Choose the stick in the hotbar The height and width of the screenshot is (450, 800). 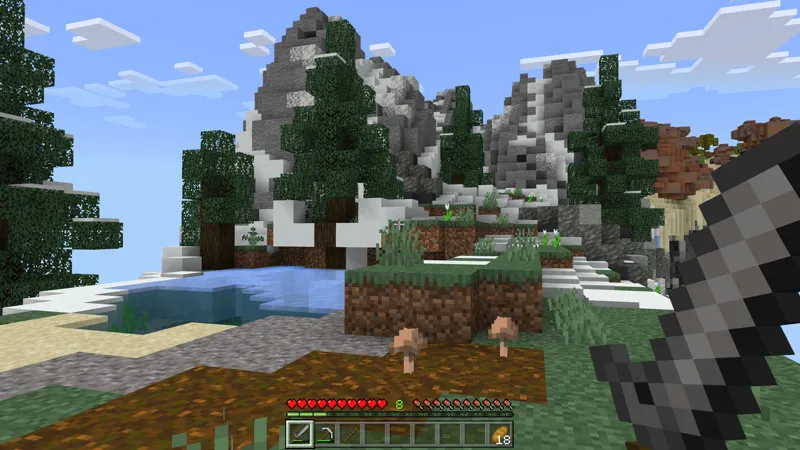click(350, 433)
